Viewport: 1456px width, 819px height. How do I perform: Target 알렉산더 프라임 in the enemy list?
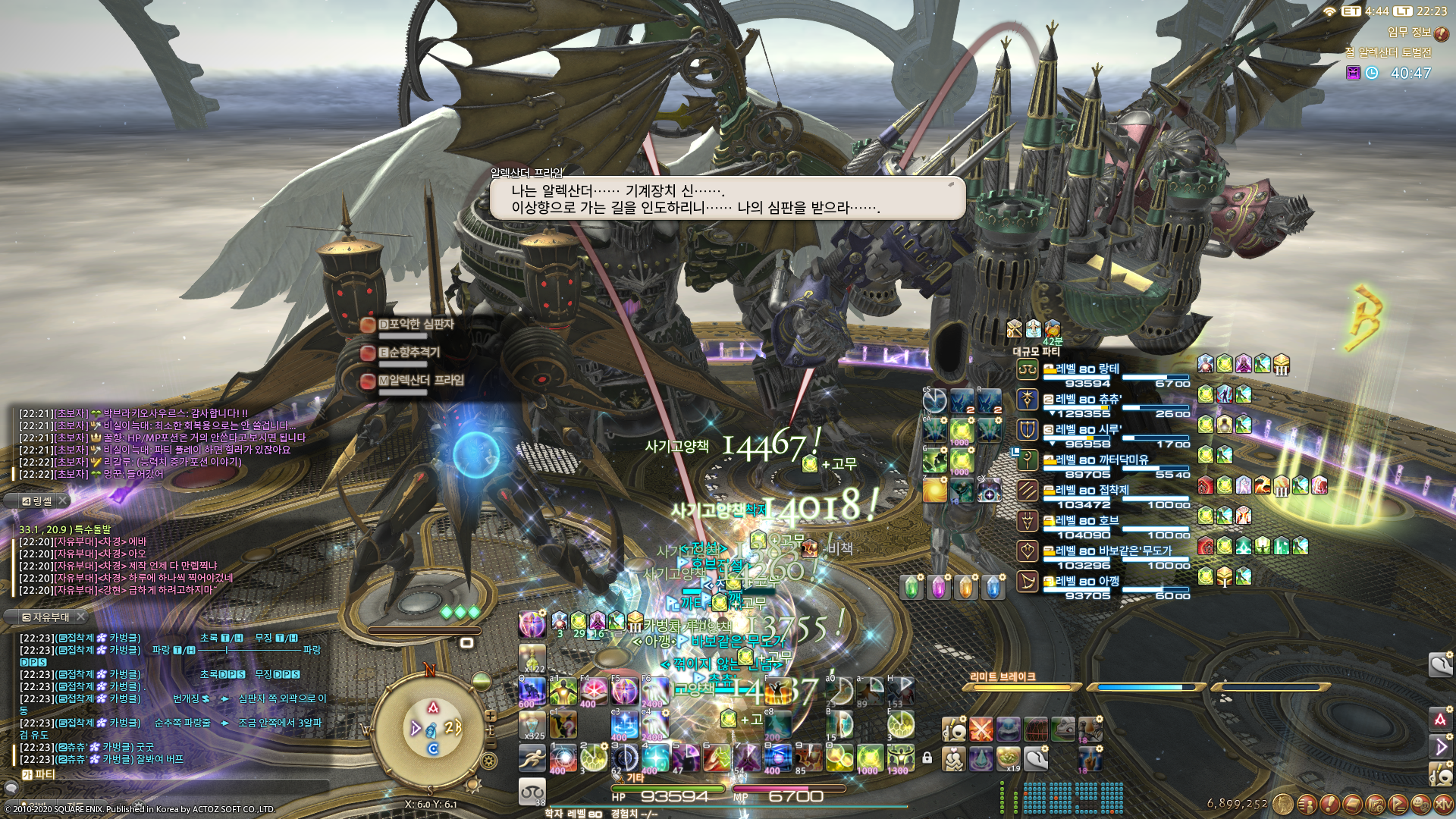tap(420, 381)
